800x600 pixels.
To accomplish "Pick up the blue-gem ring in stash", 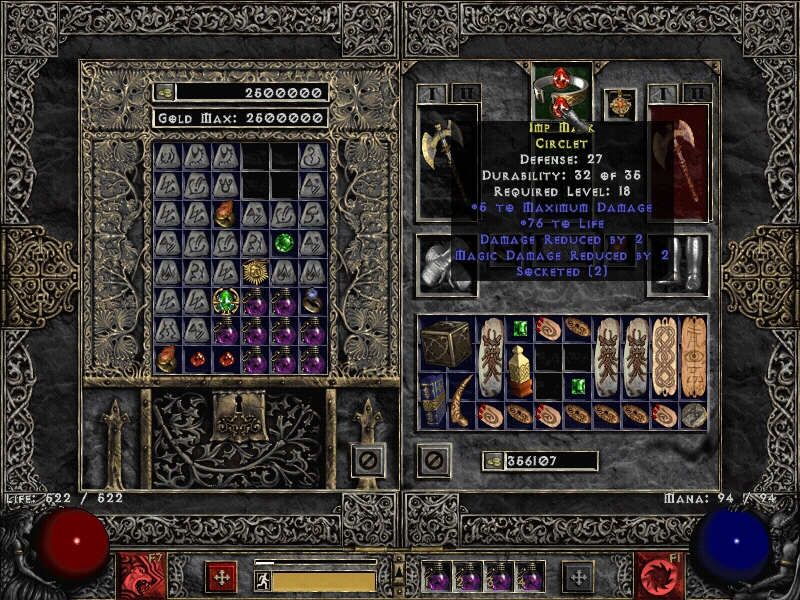I will (313, 298).
